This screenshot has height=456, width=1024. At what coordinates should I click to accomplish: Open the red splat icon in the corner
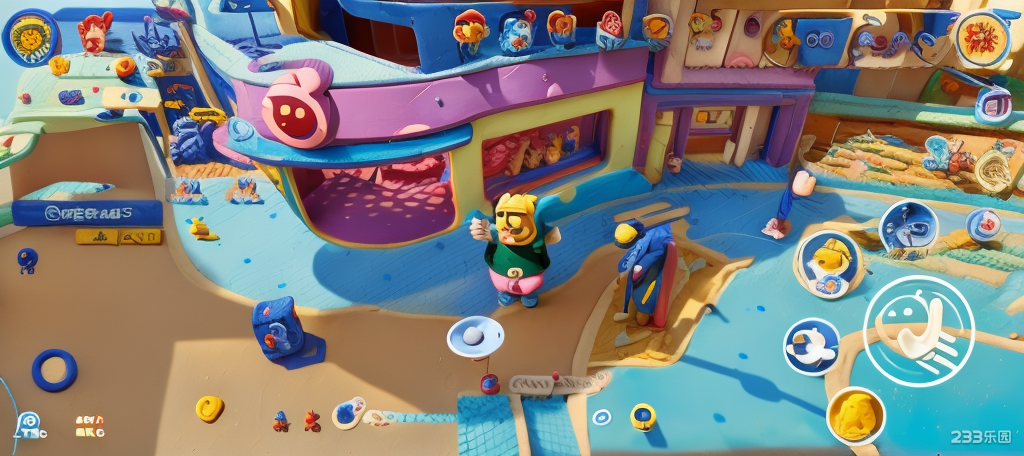coord(981,39)
